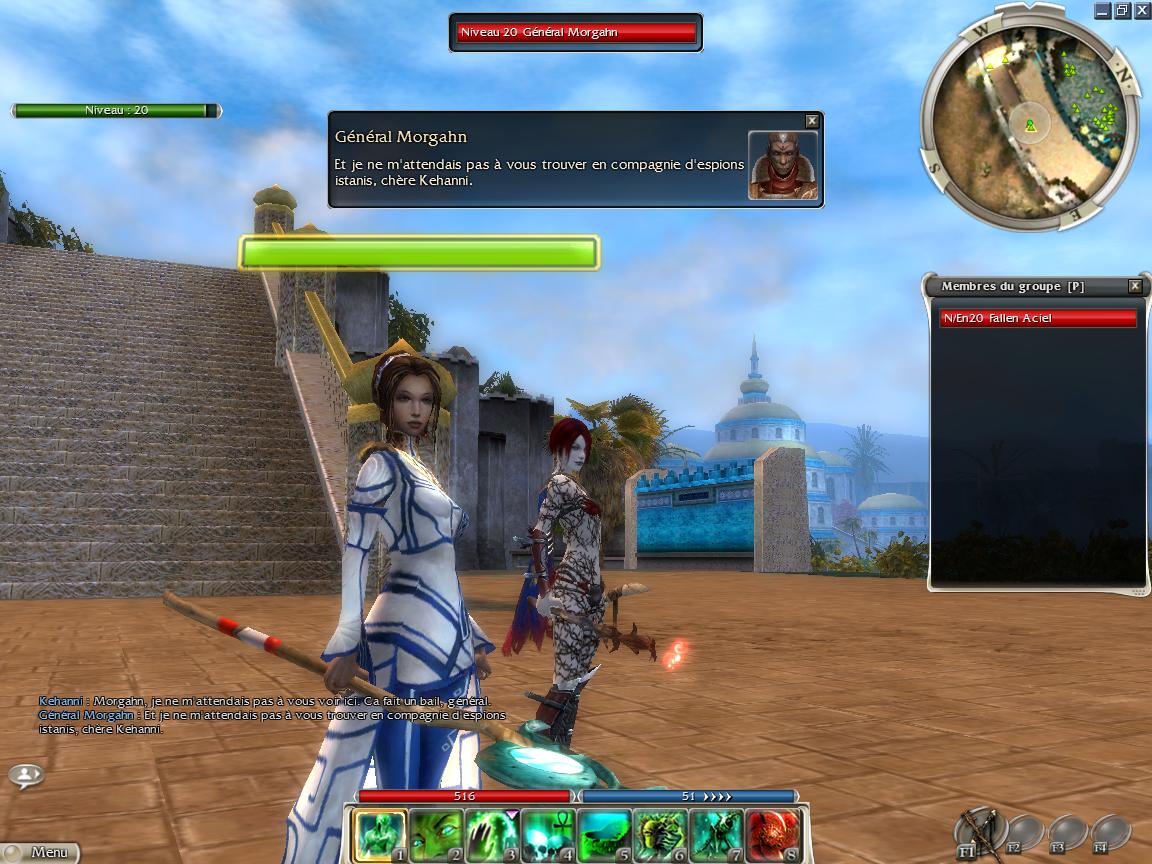The width and height of the screenshot is (1152, 864).
Task: Click the Général Morgahn target bar
Action: (x=576, y=33)
